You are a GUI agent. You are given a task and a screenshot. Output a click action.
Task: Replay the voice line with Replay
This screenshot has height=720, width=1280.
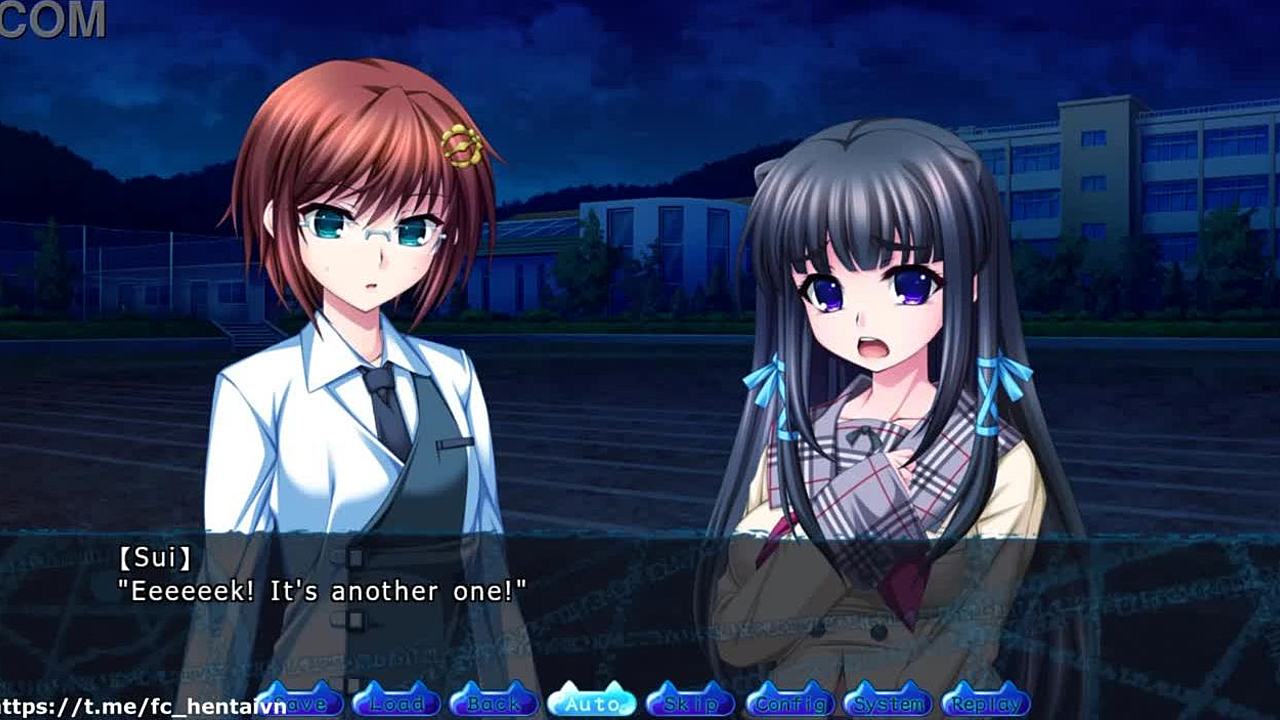[986, 702]
